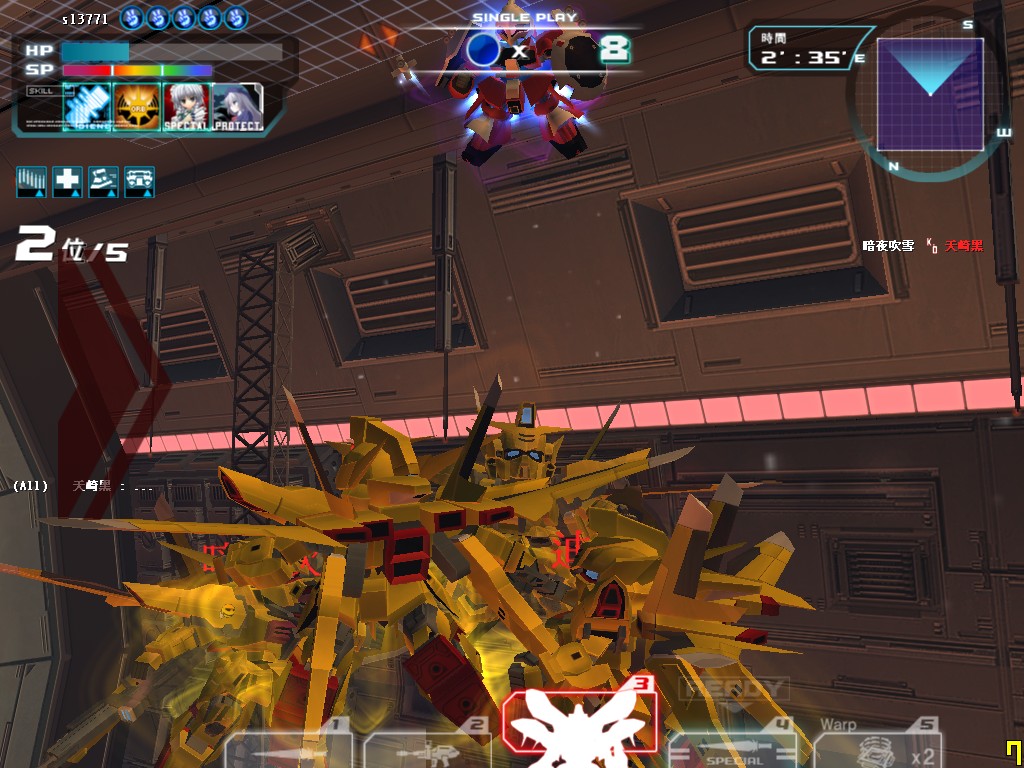Select the white cross upgrade icon
This screenshot has height=768, width=1024.
(x=68, y=181)
